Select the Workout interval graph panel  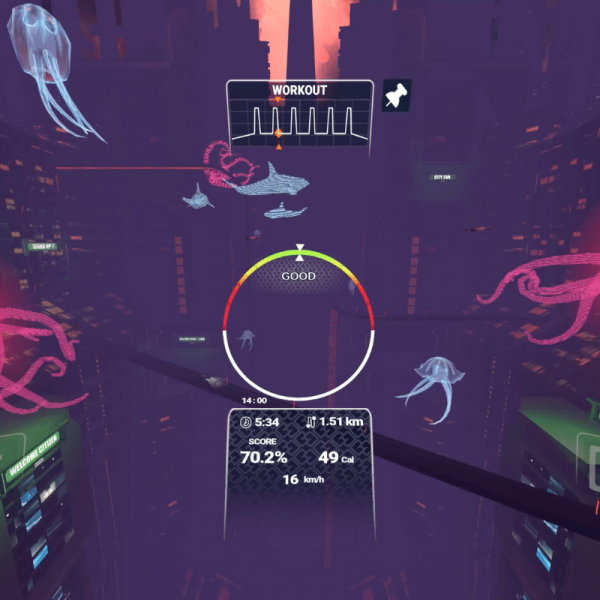pyautogui.click(x=300, y=119)
